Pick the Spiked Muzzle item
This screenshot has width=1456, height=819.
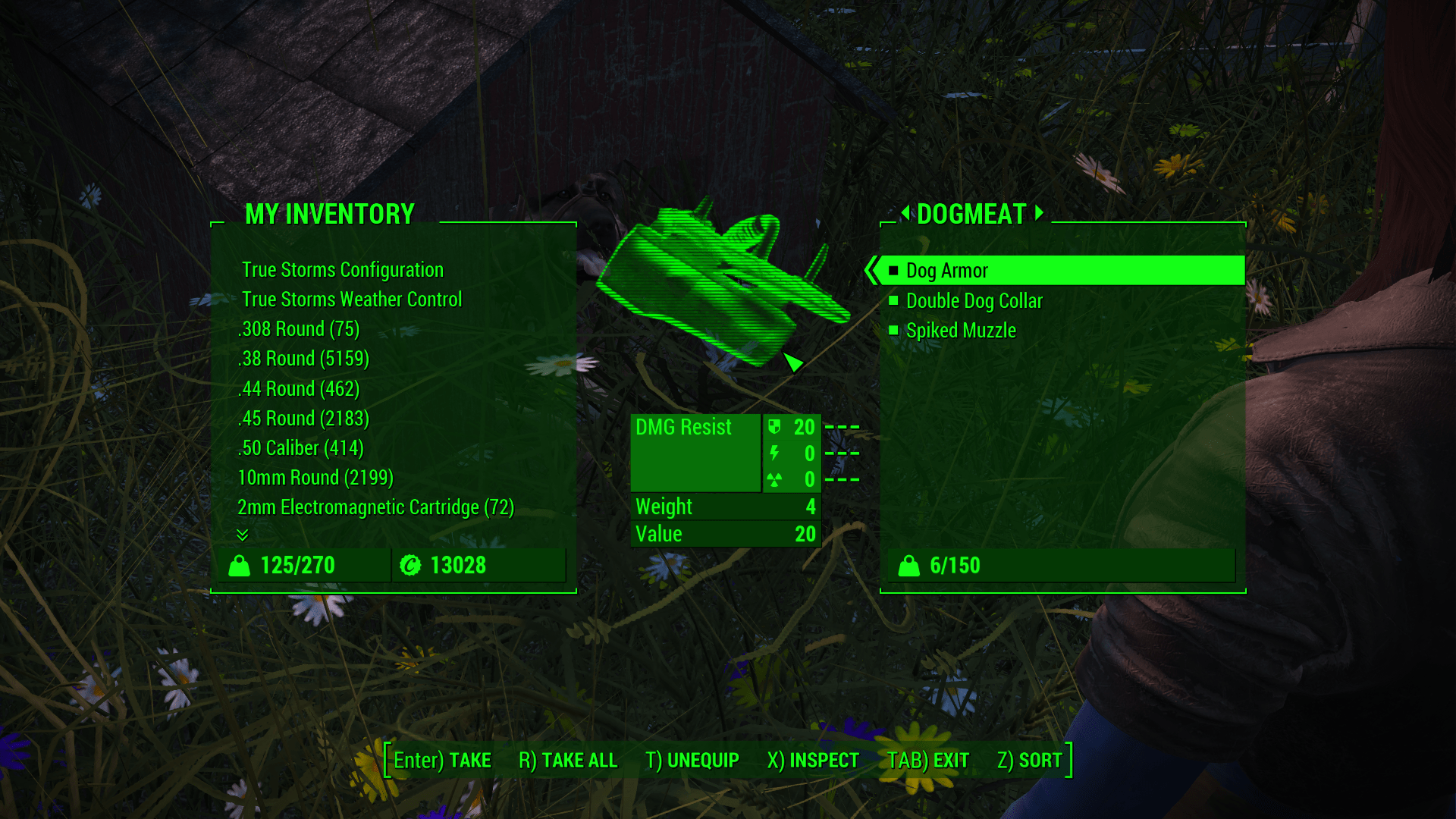tap(960, 331)
